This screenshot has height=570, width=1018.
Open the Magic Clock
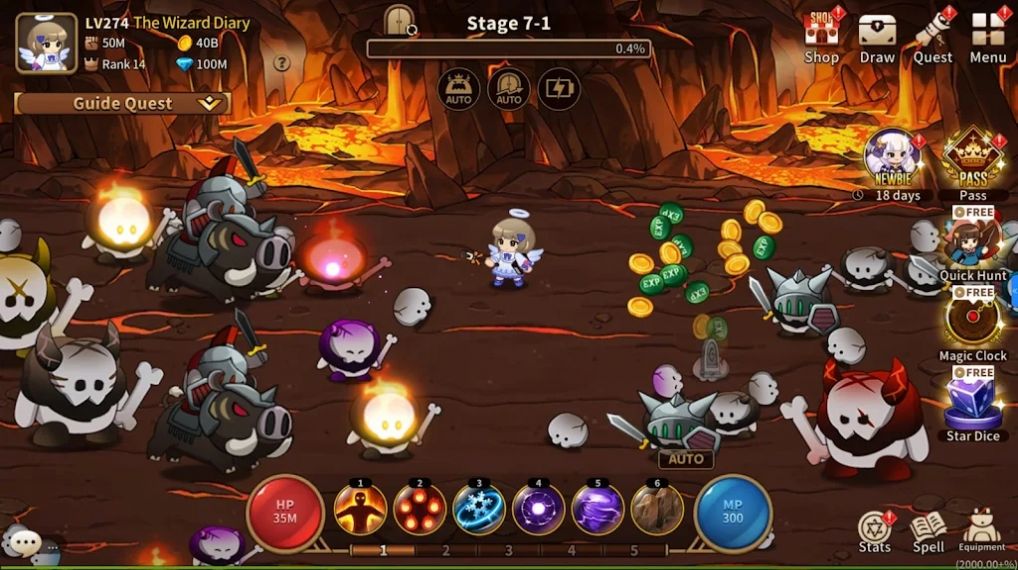973,323
